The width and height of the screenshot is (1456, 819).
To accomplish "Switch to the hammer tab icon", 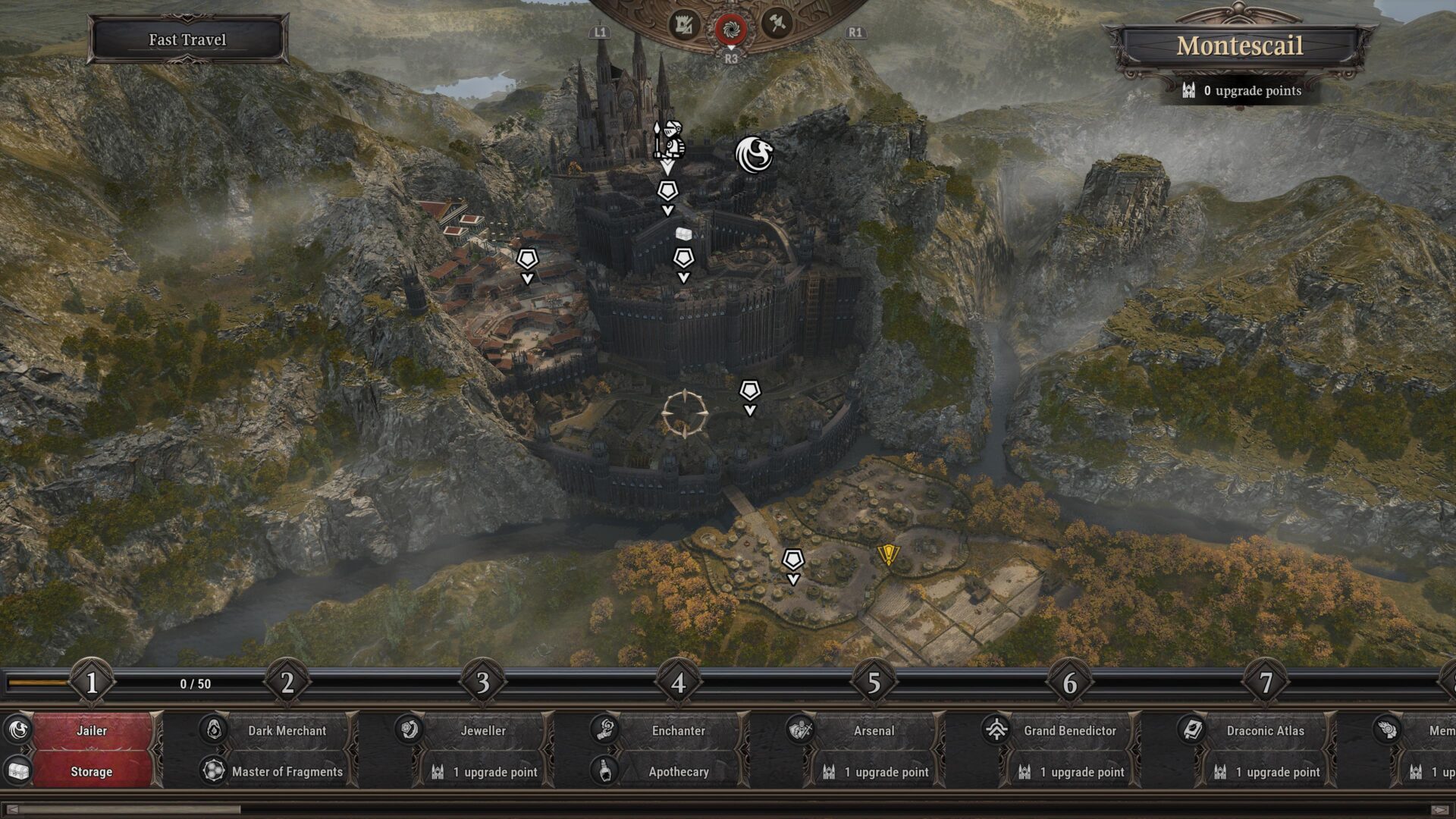I will (x=777, y=24).
